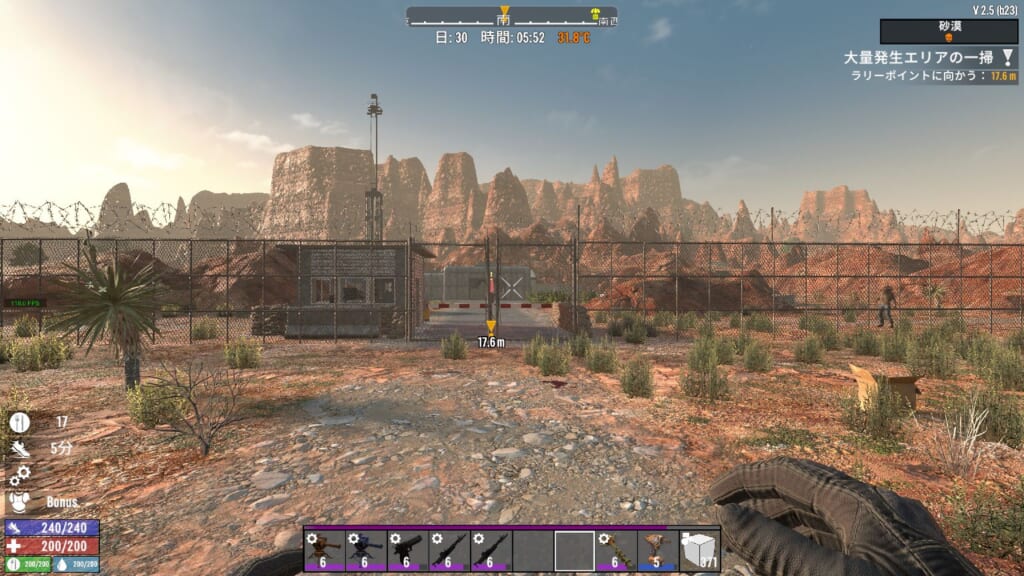1024x576 pixels.
Task: Click the fork and knife buff icon
Action: coord(20,423)
